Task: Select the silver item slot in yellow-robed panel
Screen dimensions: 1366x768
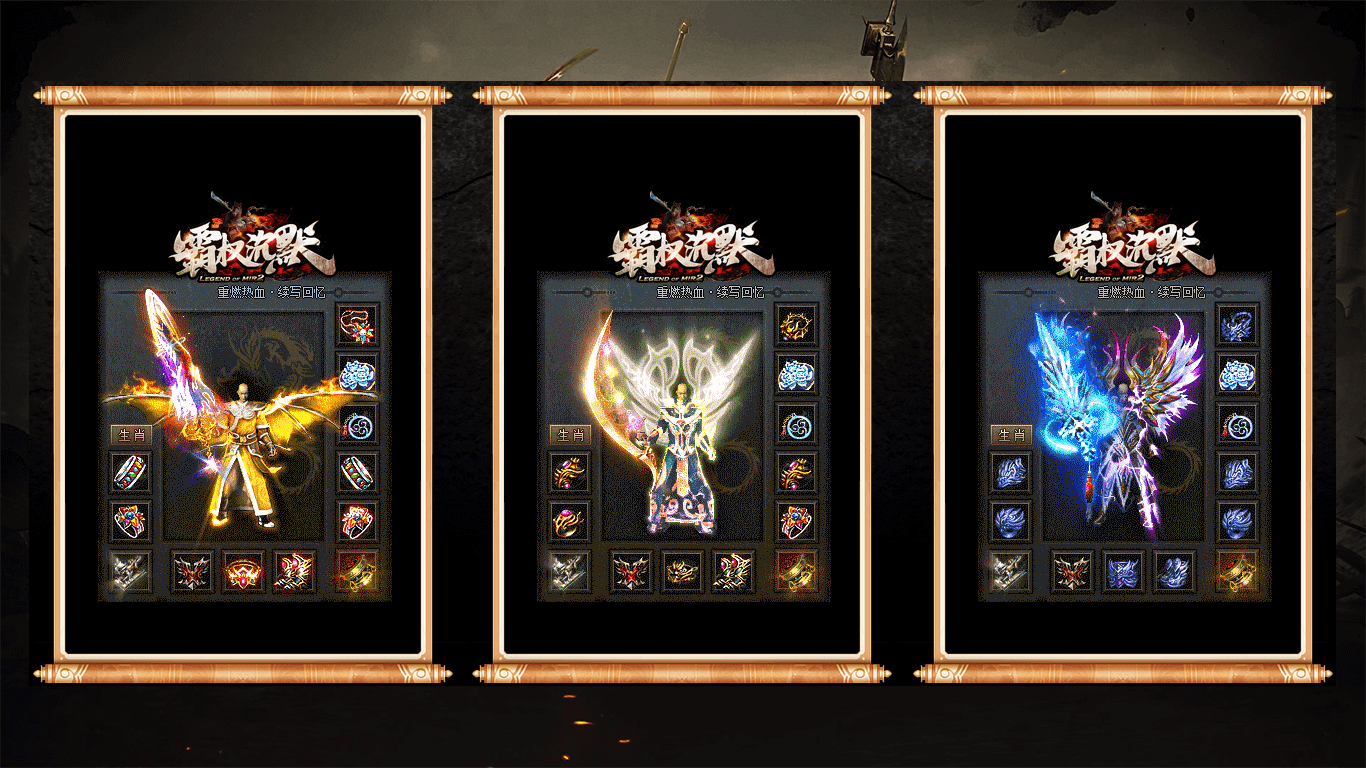Action: [131, 572]
